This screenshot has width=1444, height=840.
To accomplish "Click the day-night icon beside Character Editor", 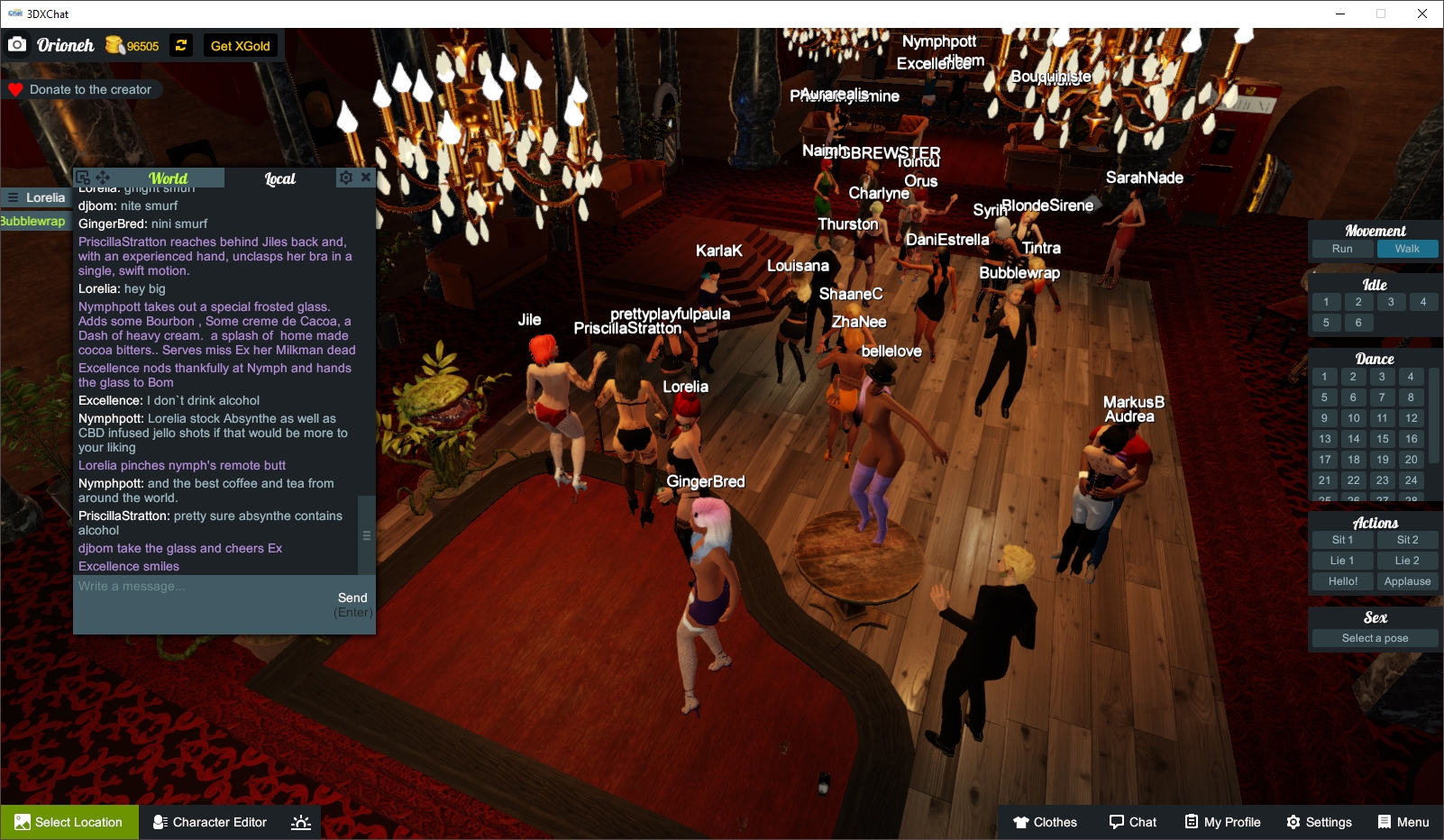I will click(300, 822).
